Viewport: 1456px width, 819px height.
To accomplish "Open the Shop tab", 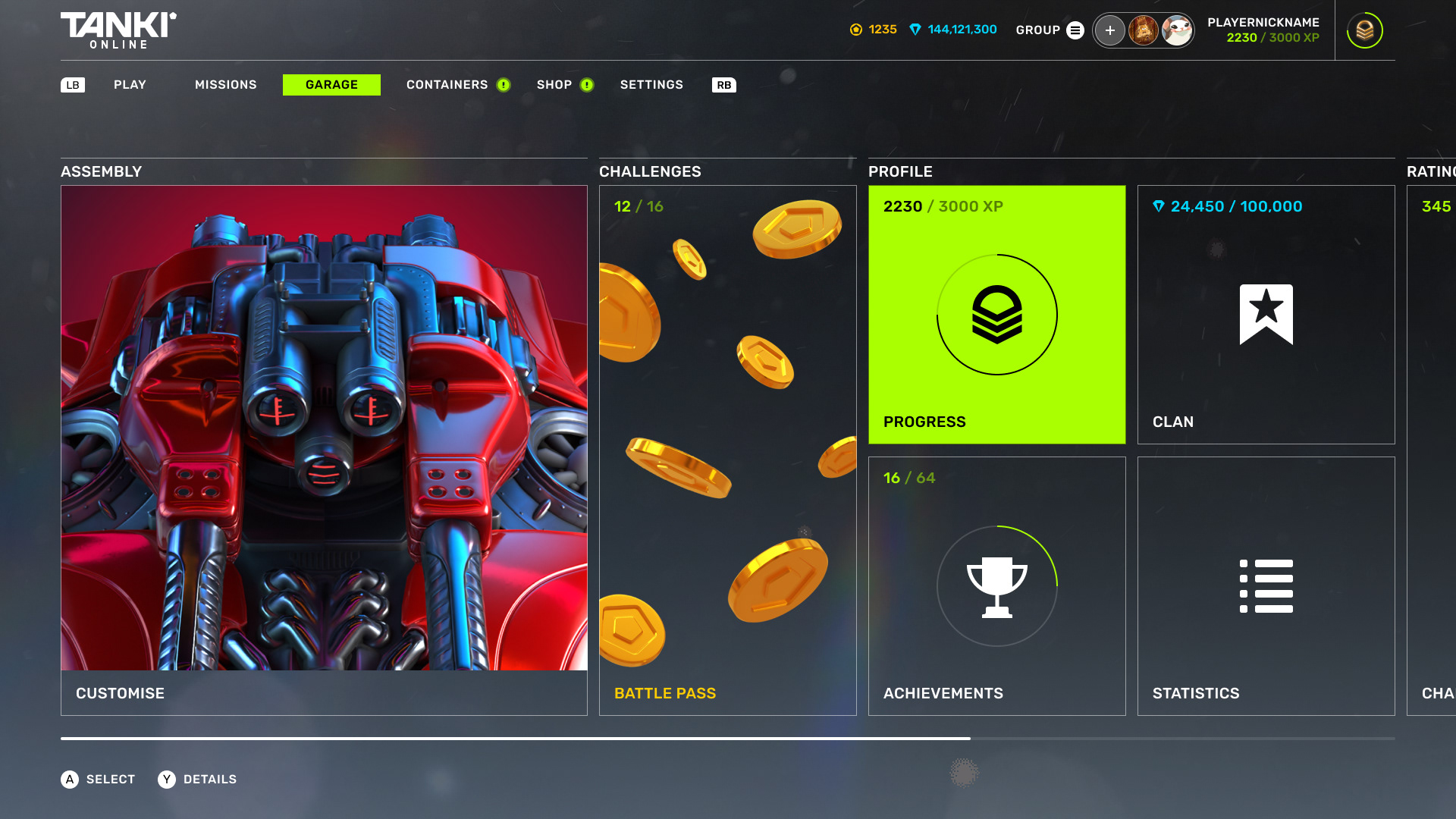I will point(554,85).
